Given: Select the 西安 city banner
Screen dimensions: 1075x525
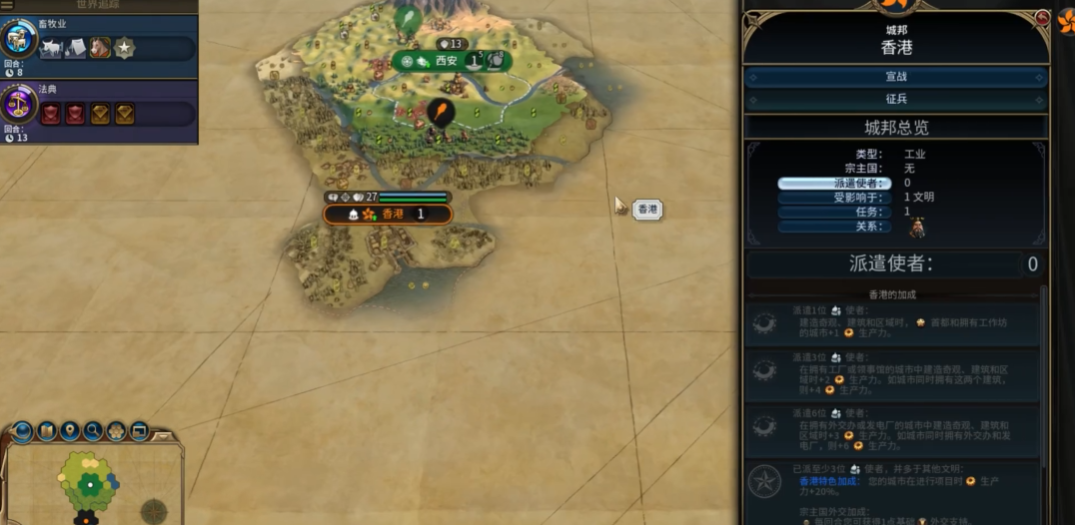Looking at the screenshot, I should pos(446,61).
